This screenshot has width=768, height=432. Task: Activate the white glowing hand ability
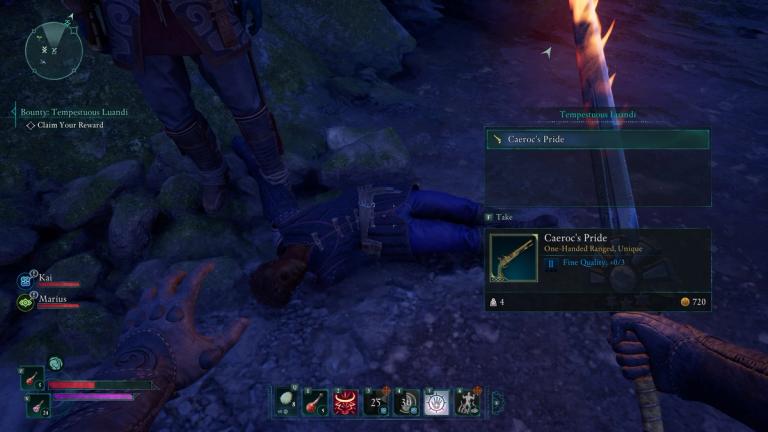point(437,401)
